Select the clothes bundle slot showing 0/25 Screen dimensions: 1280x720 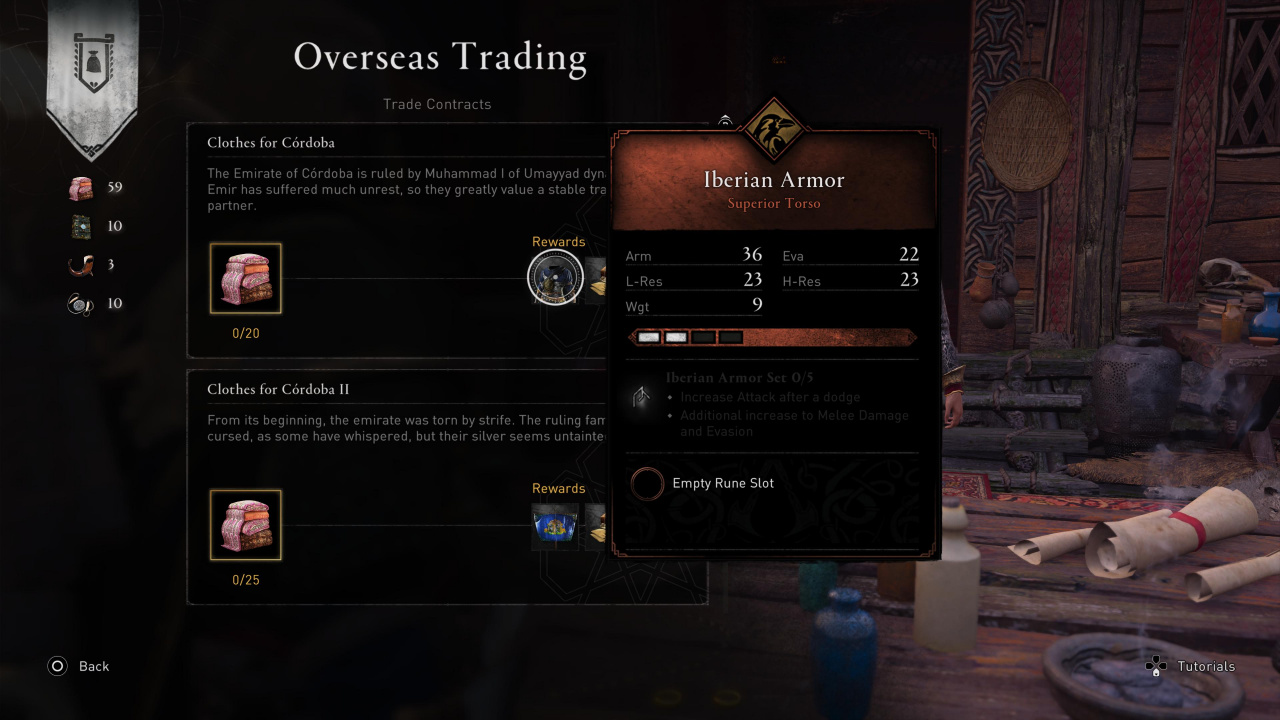(246, 525)
